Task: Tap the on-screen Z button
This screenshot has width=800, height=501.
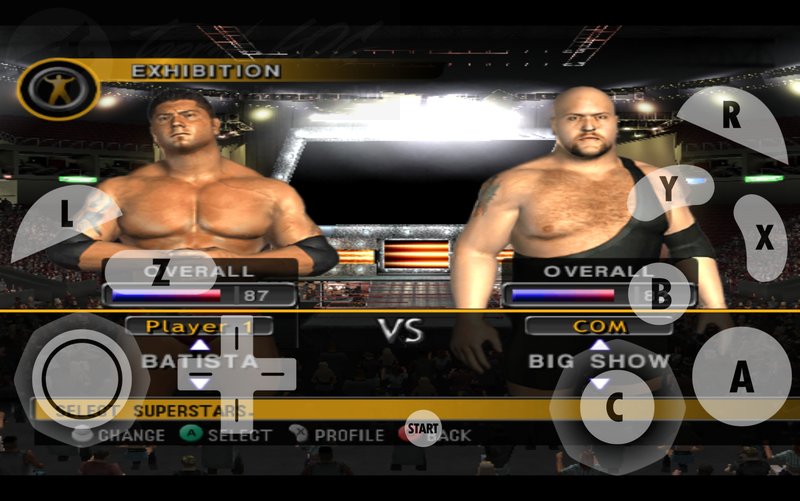Action: click(x=160, y=276)
